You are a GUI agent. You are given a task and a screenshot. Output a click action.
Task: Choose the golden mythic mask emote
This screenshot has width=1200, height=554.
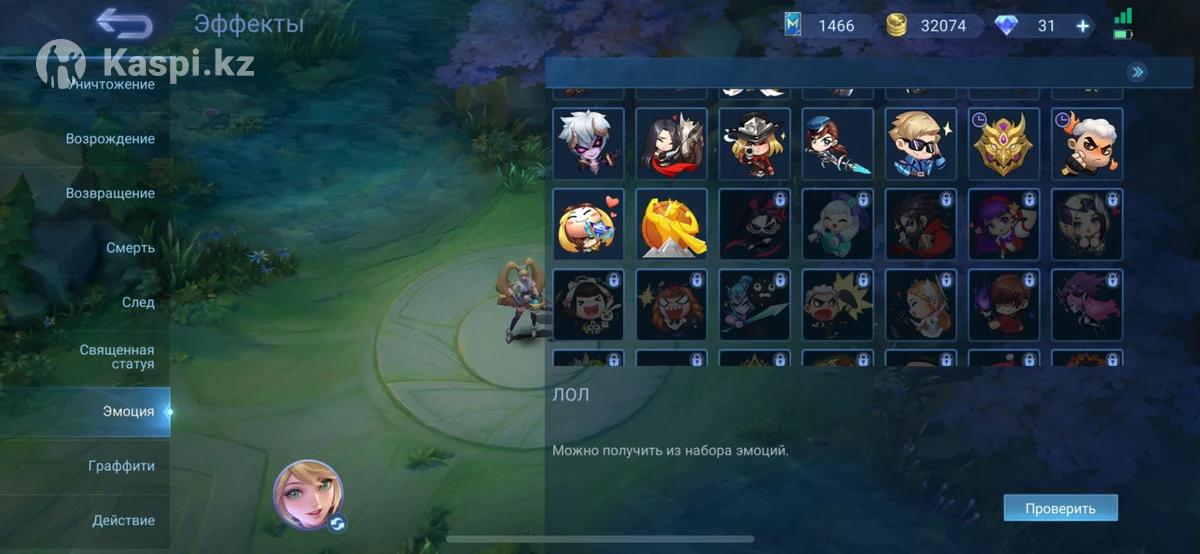pyautogui.click(x=1004, y=143)
